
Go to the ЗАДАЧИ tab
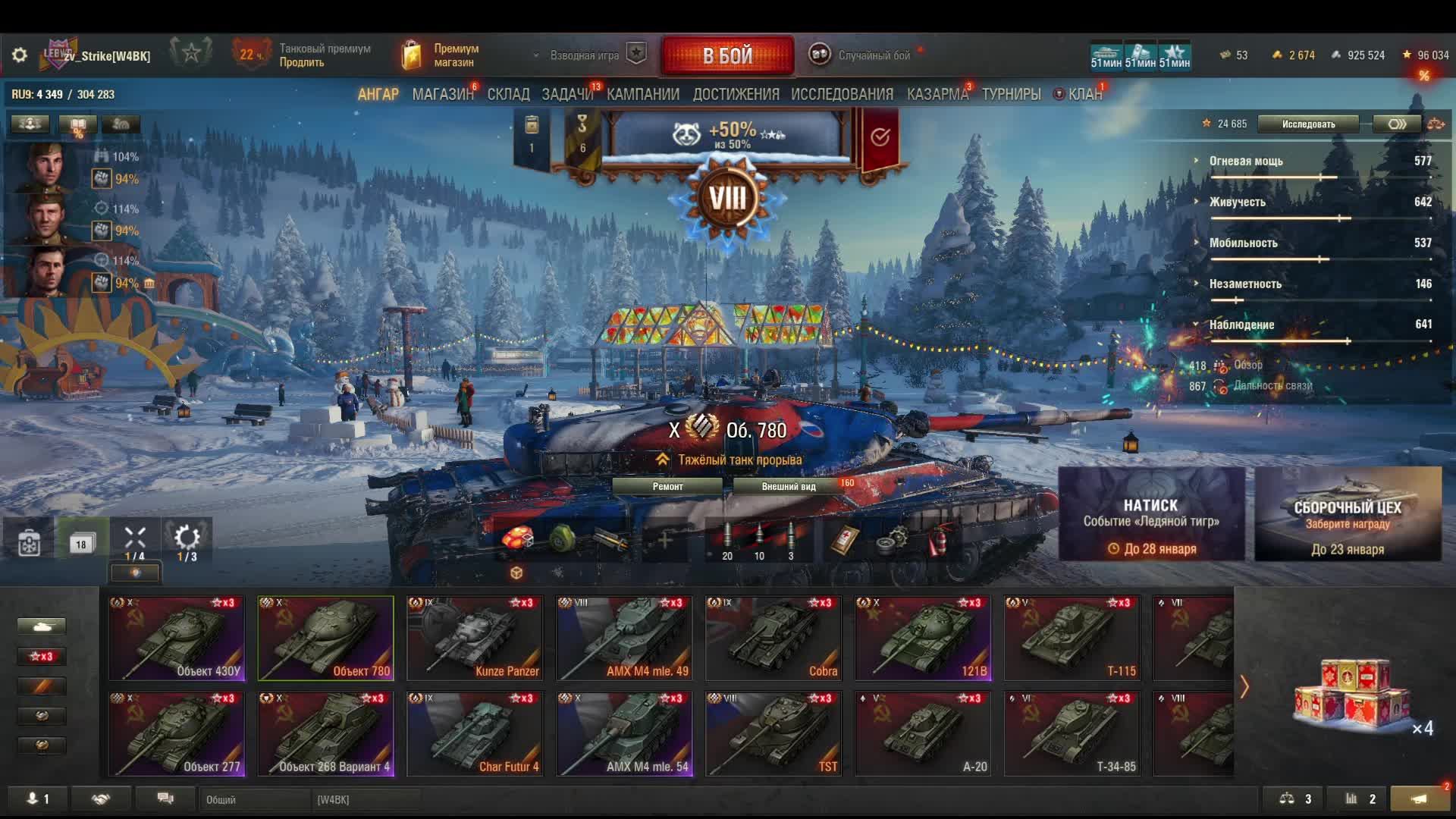pyautogui.click(x=566, y=95)
